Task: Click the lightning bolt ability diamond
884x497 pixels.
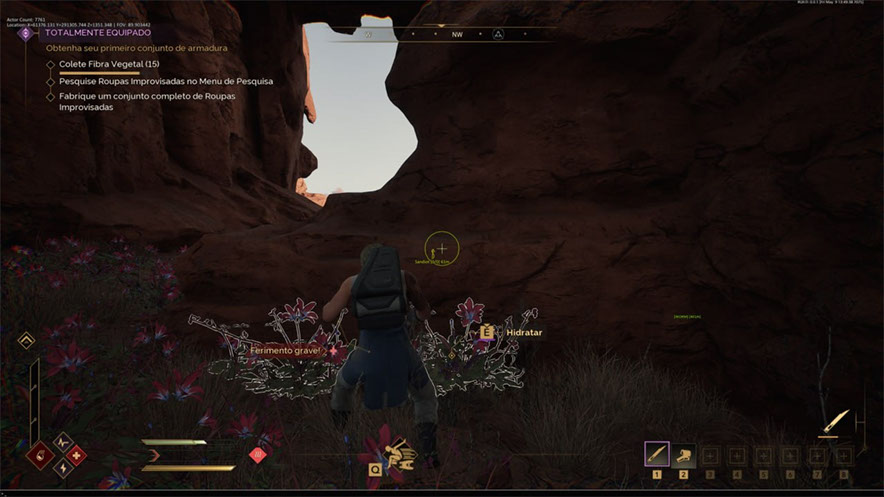Action: pos(62,468)
